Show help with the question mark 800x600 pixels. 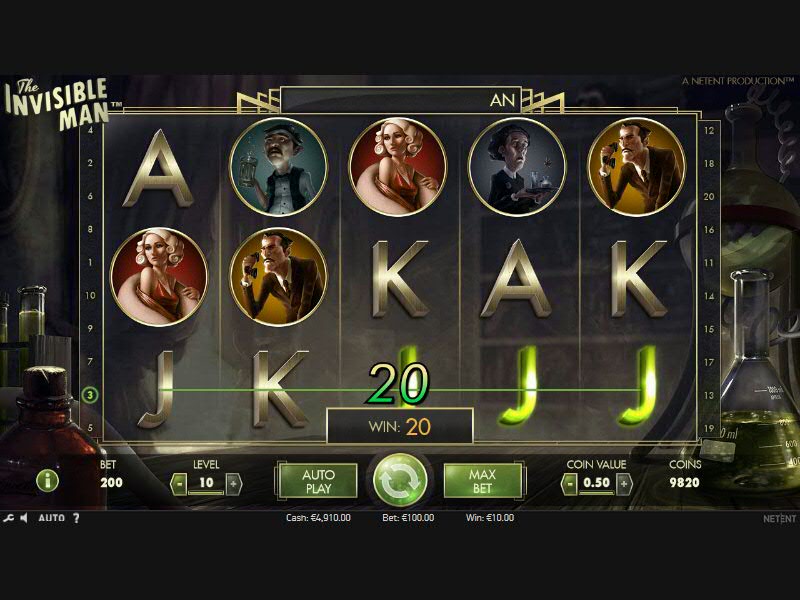pos(76,518)
